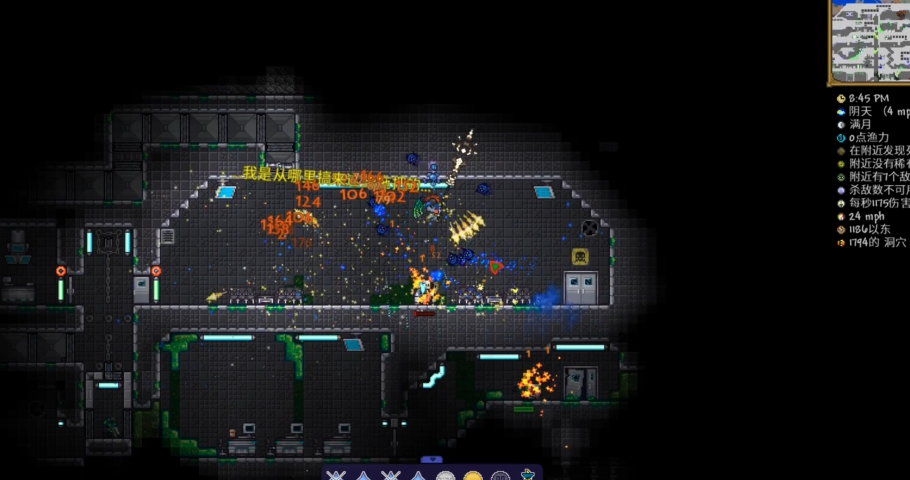Click the minimap in the corner
The height and width of the screenshot is (480, 910).
(x=869, y=40)
